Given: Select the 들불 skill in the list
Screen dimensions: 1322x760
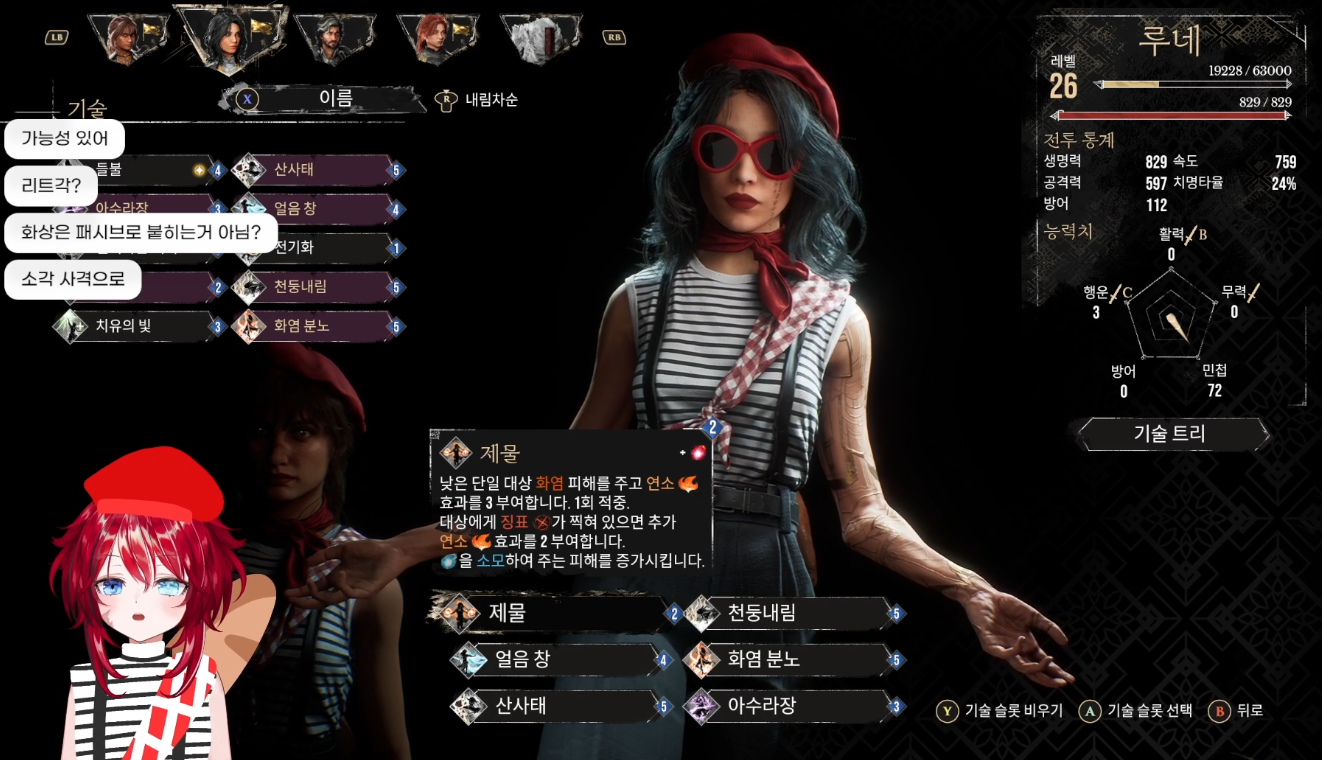Looking at the screenshot, I should (x=140, y=170).
